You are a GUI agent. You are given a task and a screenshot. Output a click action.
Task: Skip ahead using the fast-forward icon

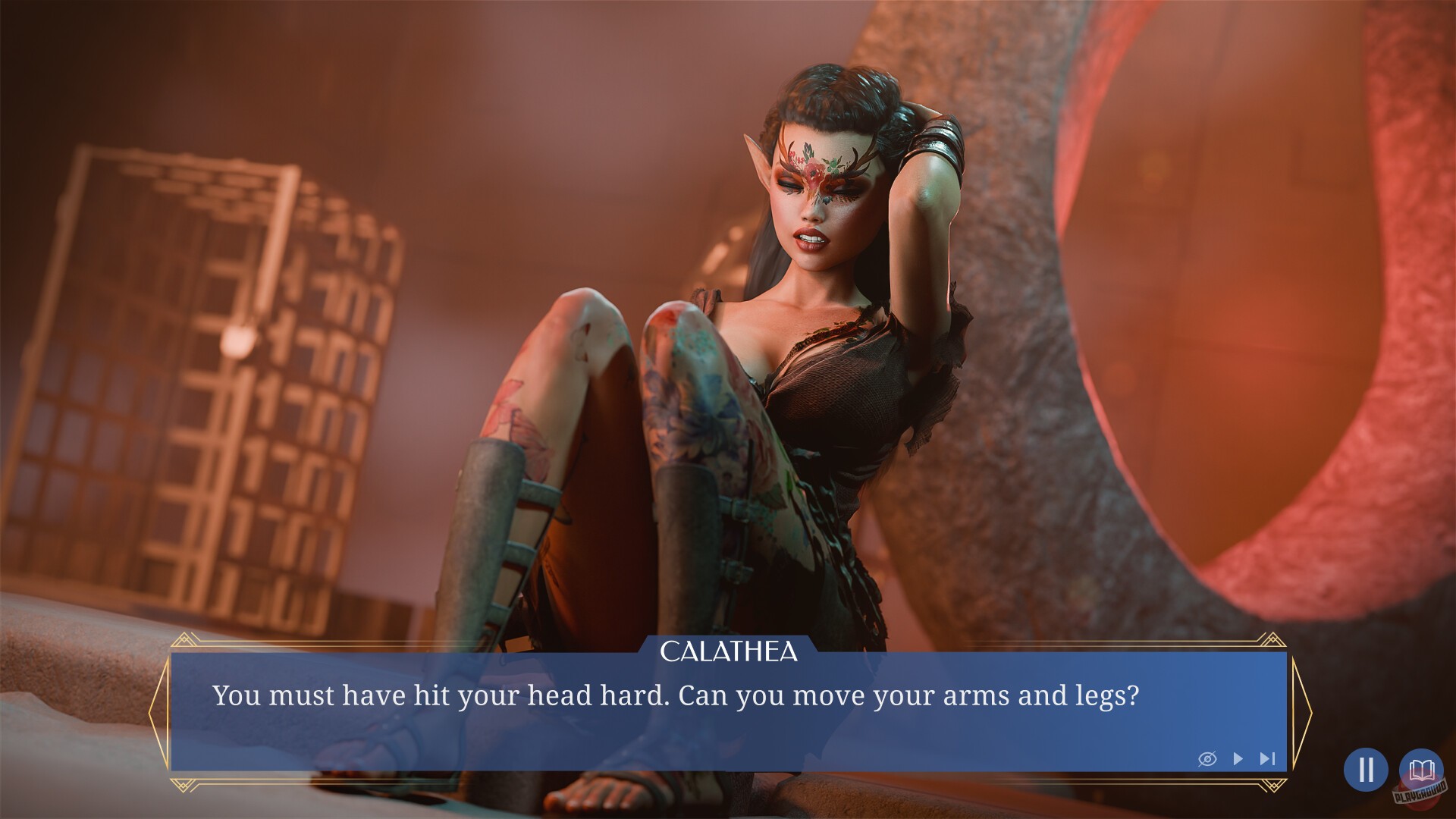pos(1266,758)
